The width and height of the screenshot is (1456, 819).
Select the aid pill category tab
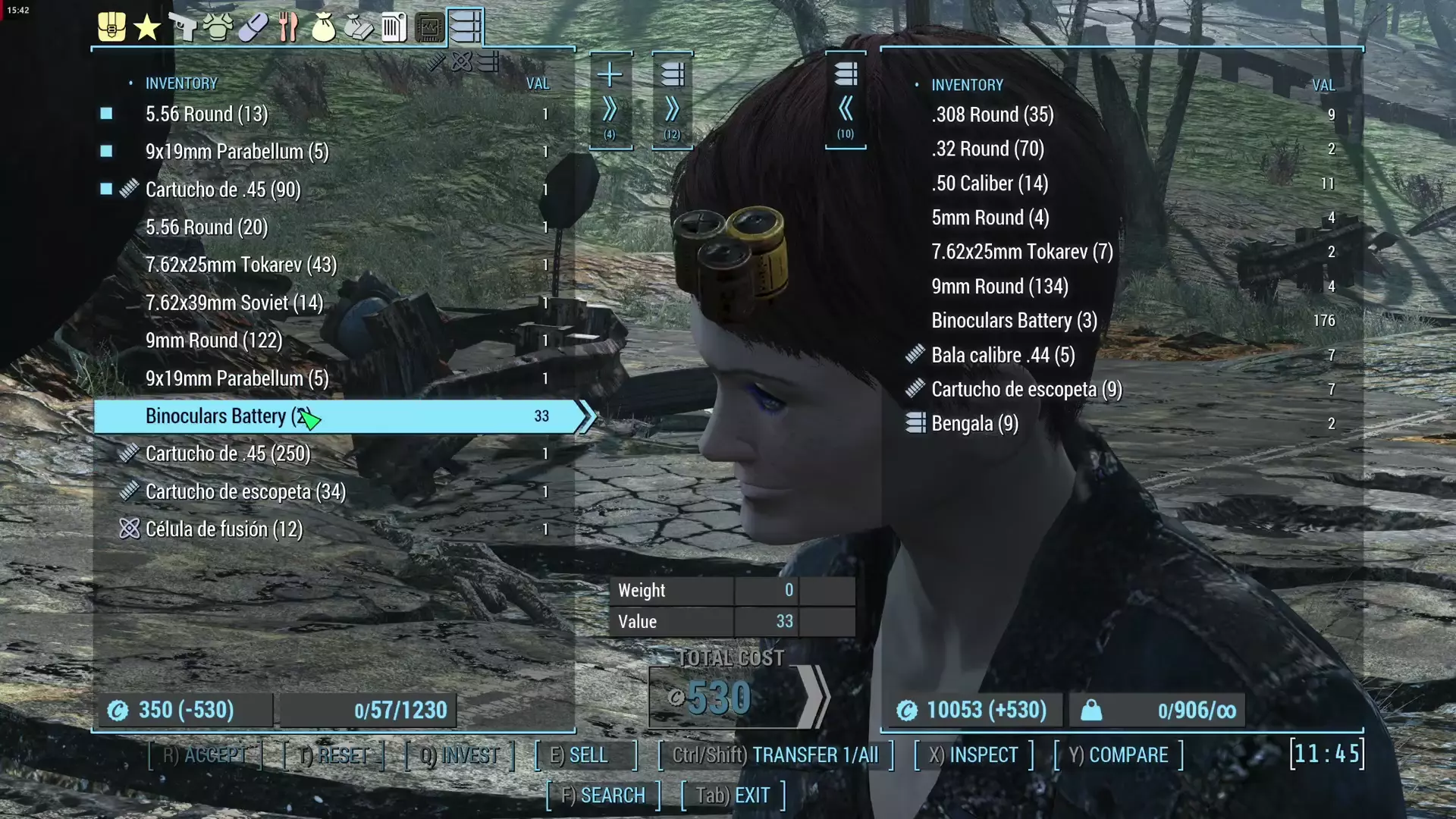253,27
